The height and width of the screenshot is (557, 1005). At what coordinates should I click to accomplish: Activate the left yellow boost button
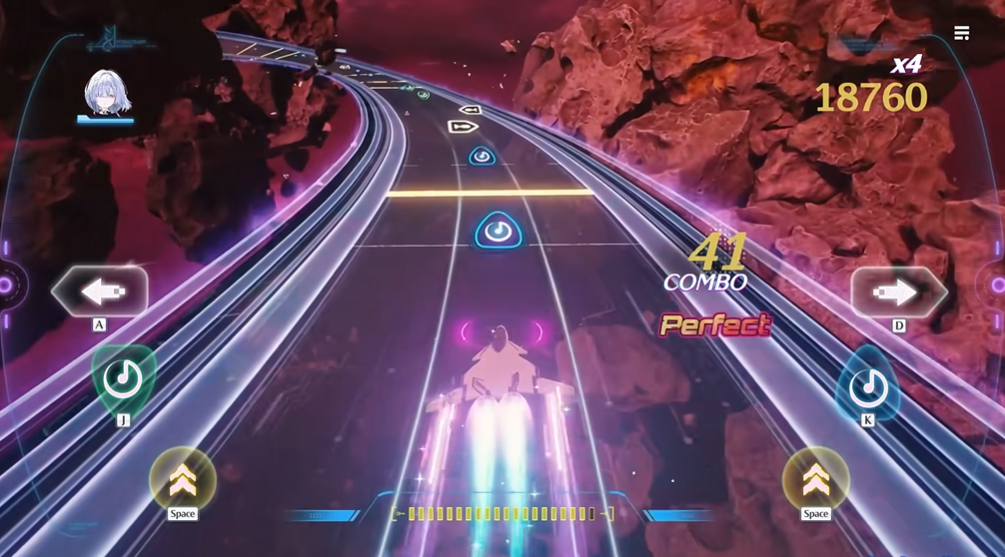182,479
